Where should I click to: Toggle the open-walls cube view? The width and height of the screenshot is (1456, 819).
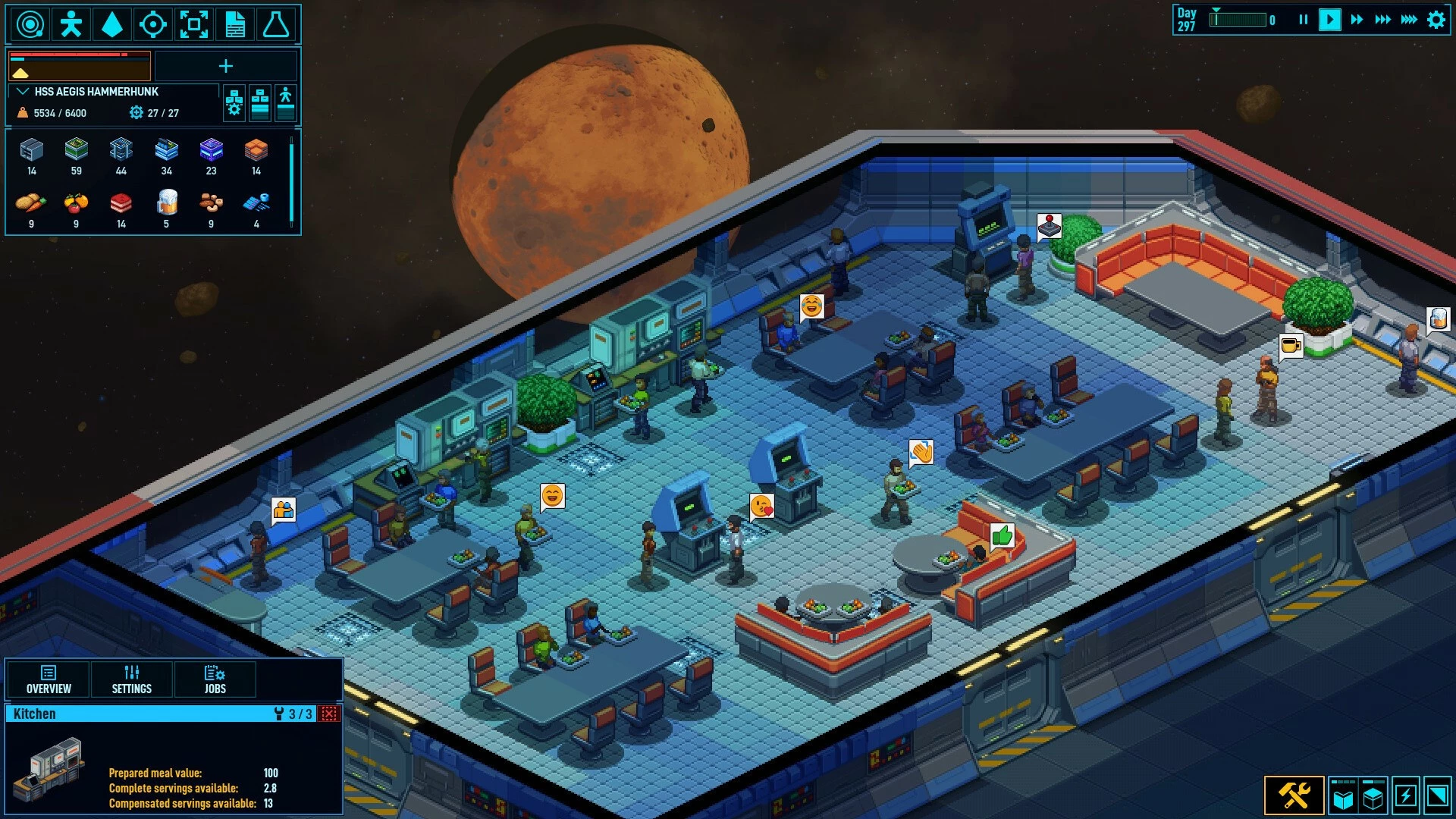(x=1343, y=796)
